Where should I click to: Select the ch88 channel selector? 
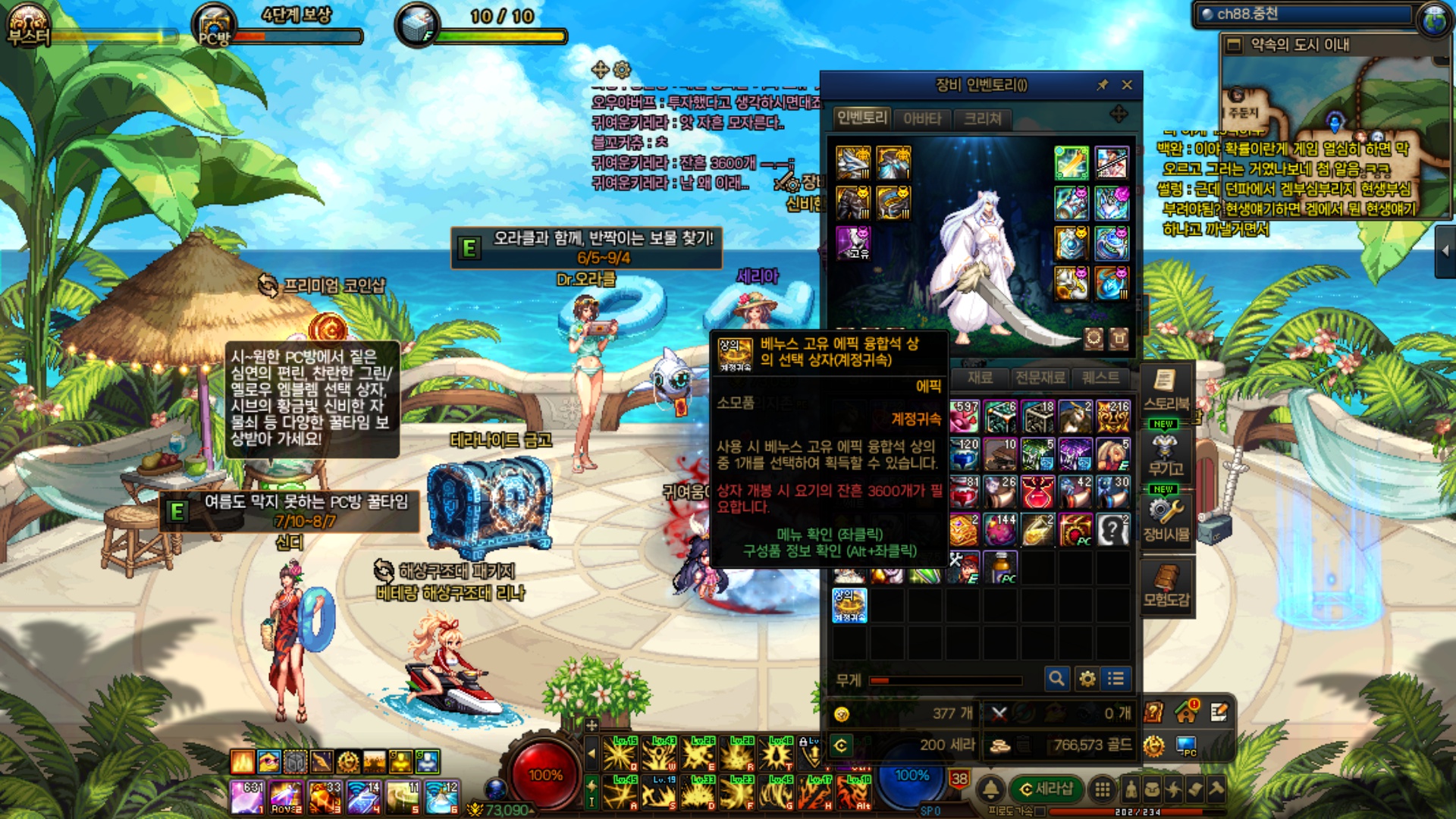pos(1304,14)
